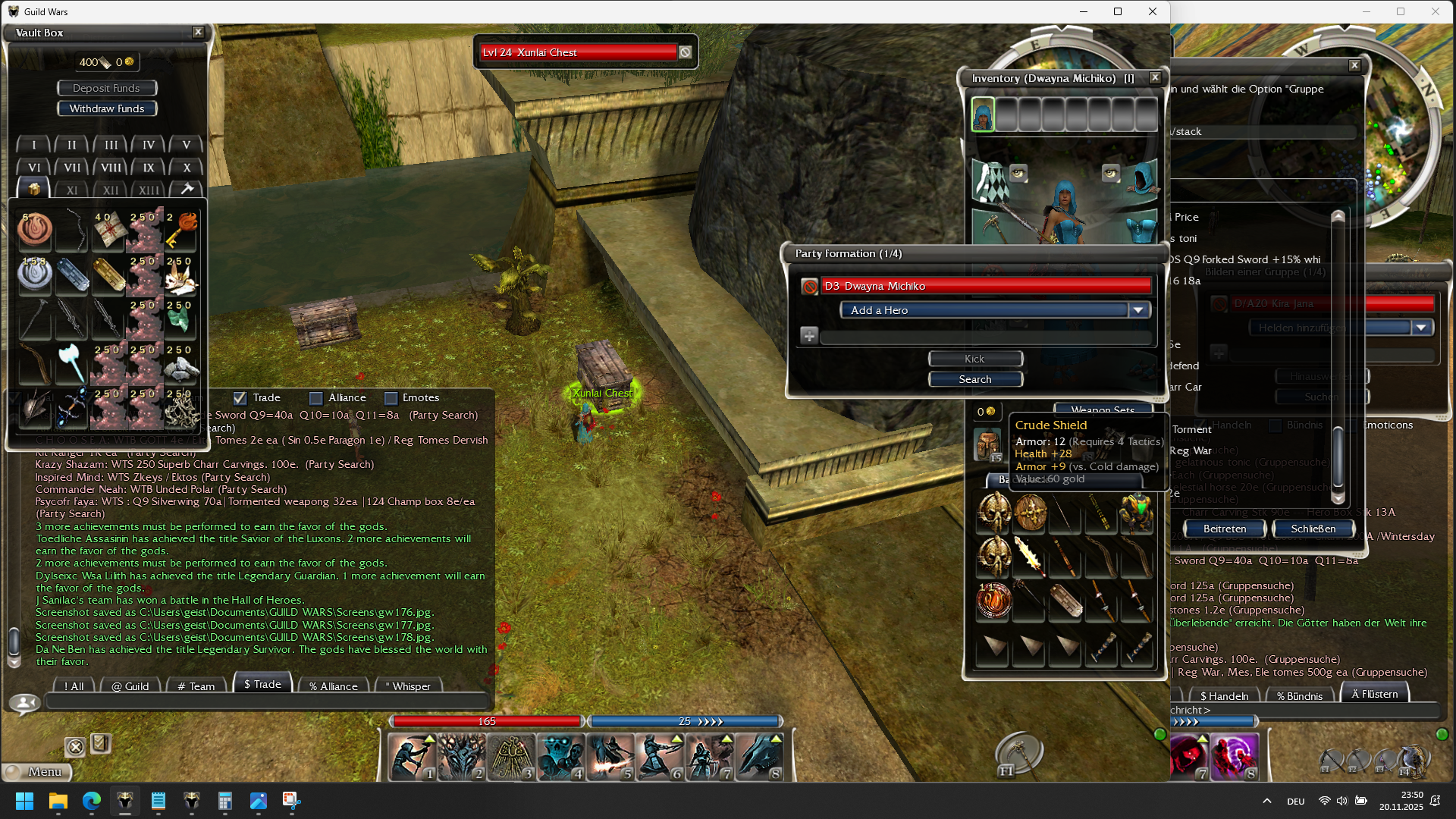Kick selected member from party
1456x819 pixels.
point(975,359)
